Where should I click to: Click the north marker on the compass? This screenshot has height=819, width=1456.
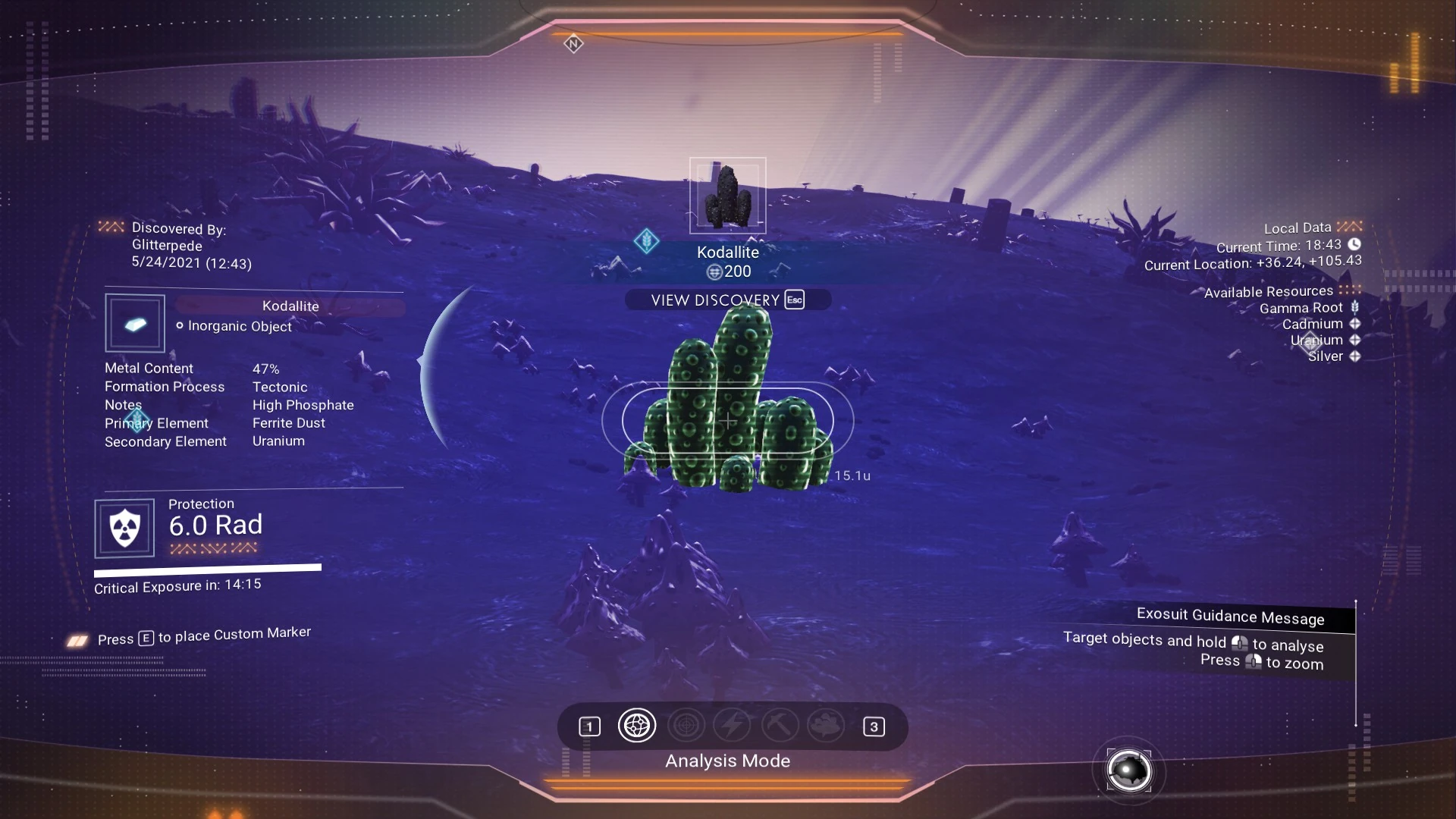(573, 44)
